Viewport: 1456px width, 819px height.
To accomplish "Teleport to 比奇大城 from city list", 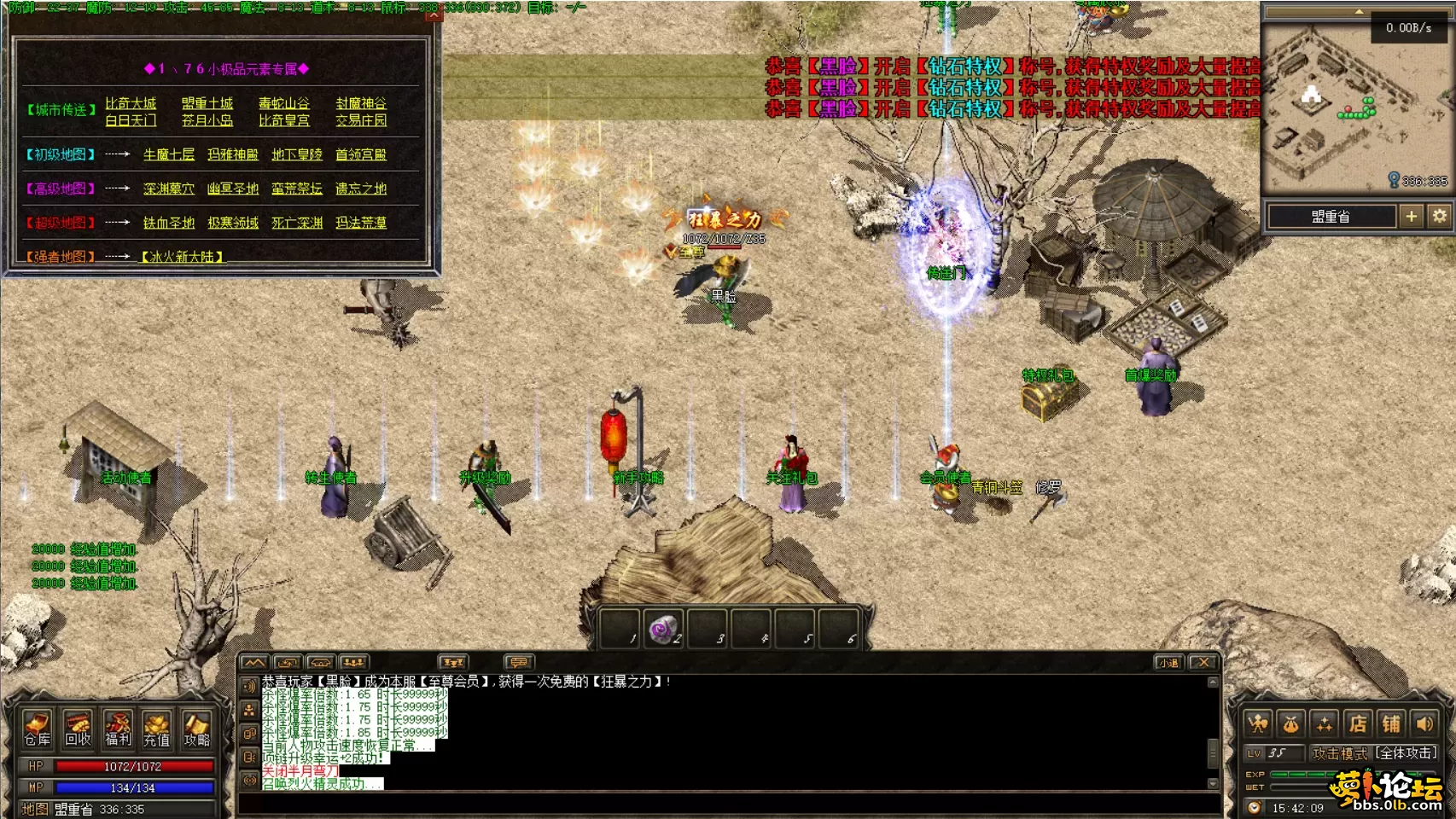I will (x=131, y=103).
